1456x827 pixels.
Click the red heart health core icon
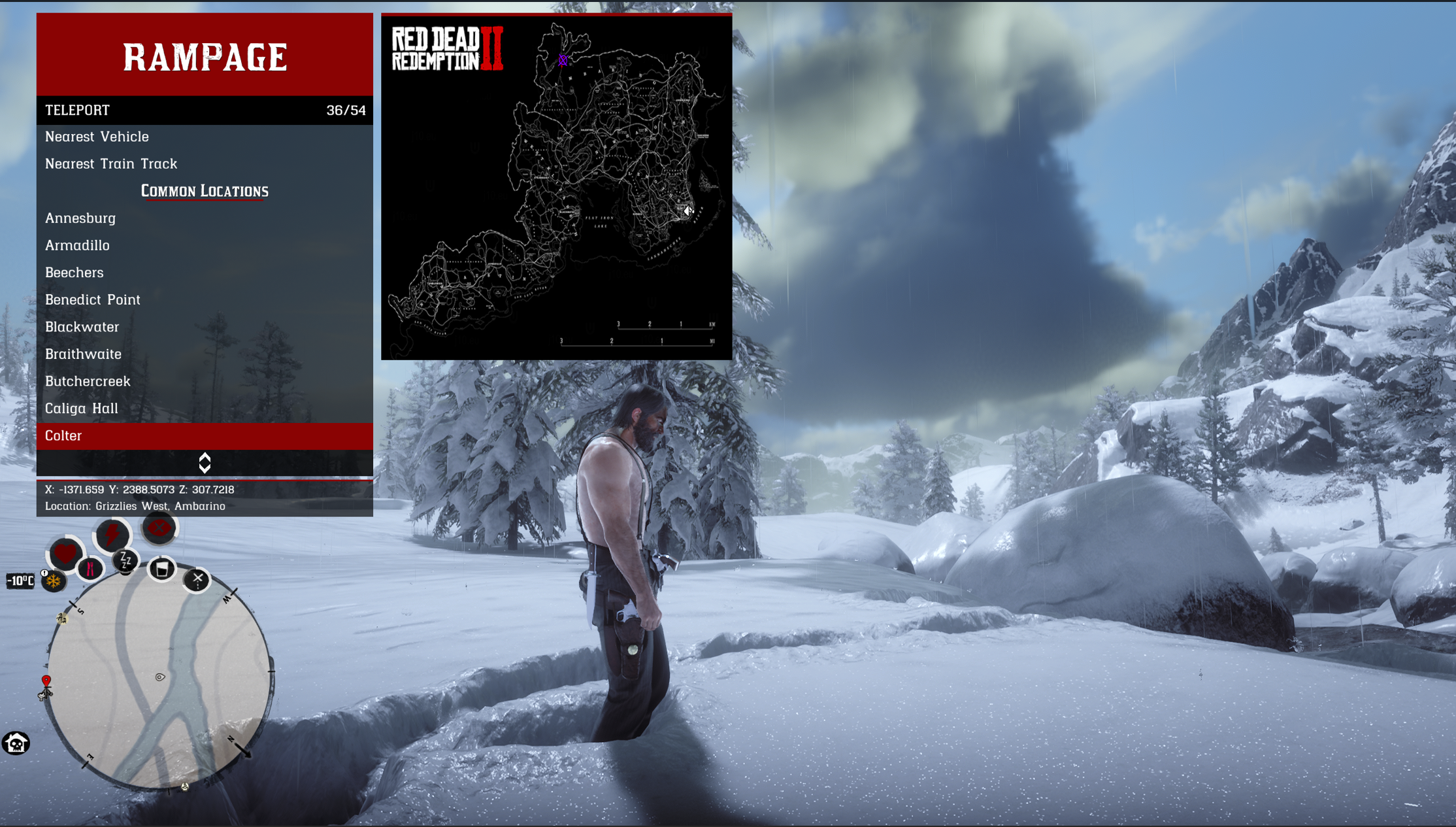click(x=65, y=554)
